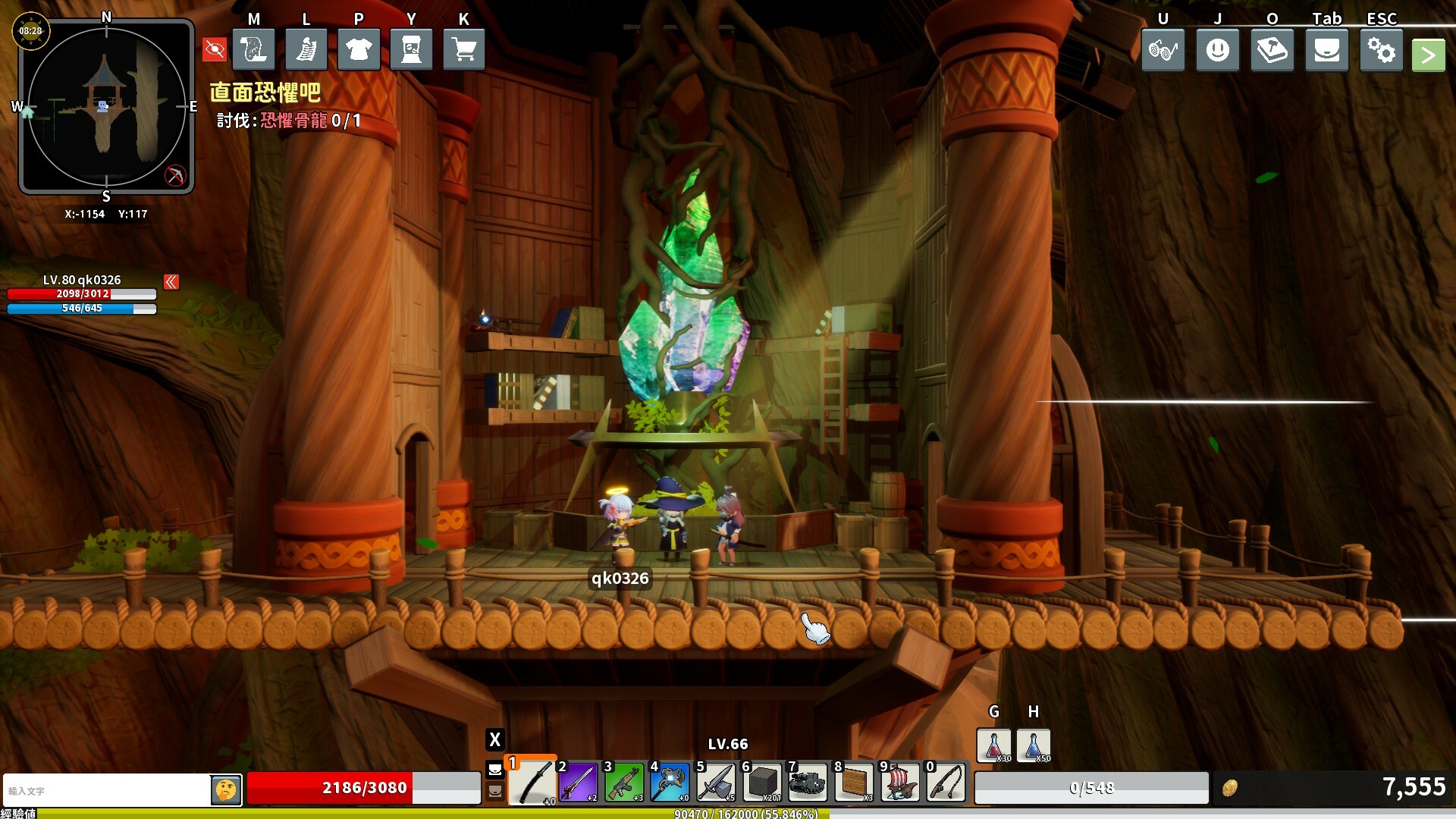Open the quest log checklist

[306, 50]
